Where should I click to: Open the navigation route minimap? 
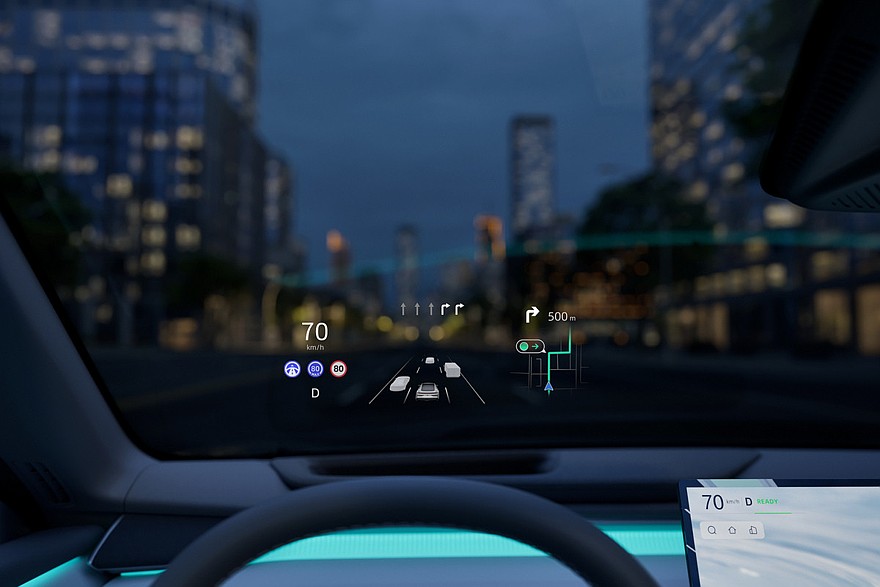(552, 370)
